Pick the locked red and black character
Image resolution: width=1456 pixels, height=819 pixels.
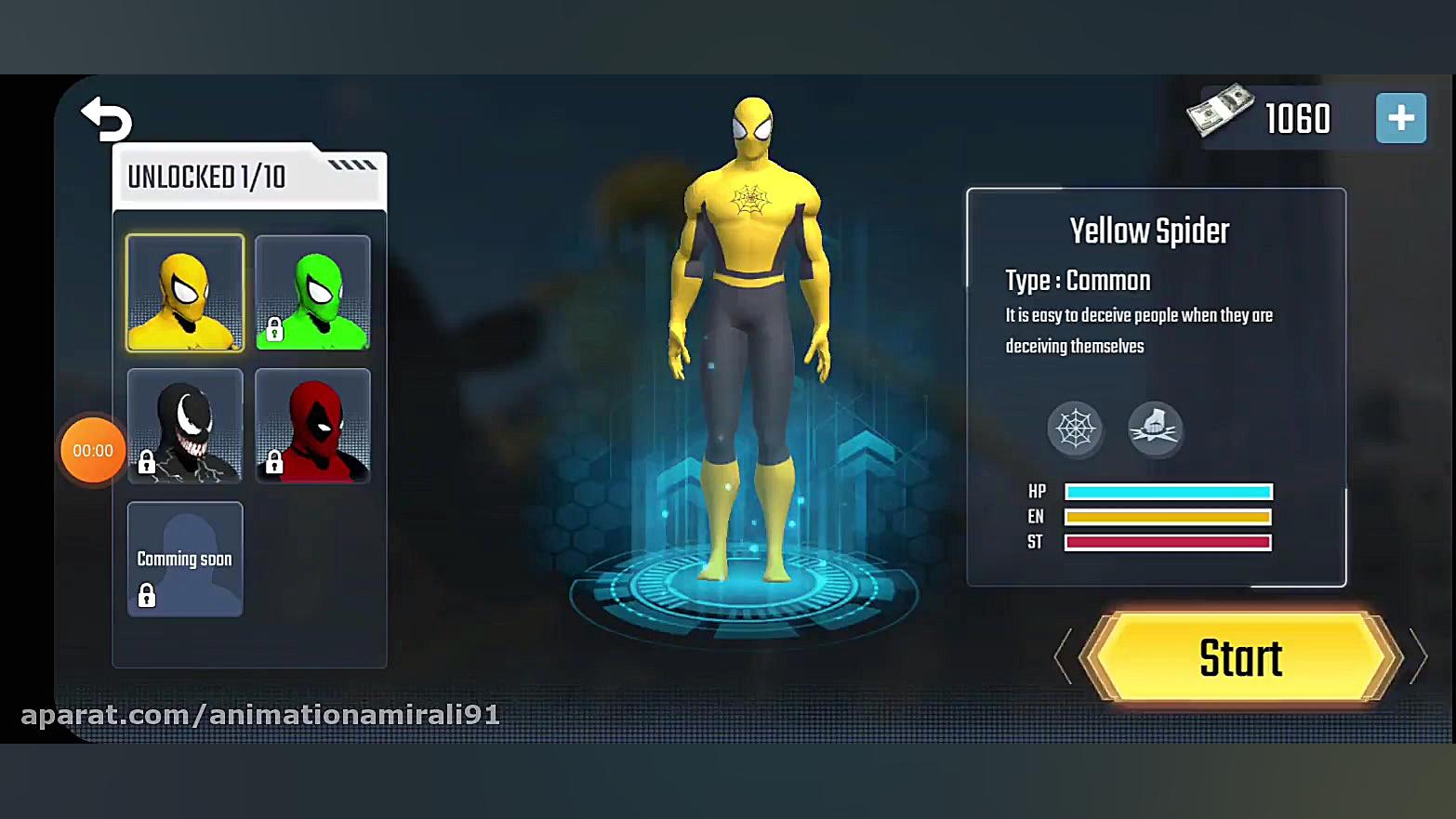point(312,426)
